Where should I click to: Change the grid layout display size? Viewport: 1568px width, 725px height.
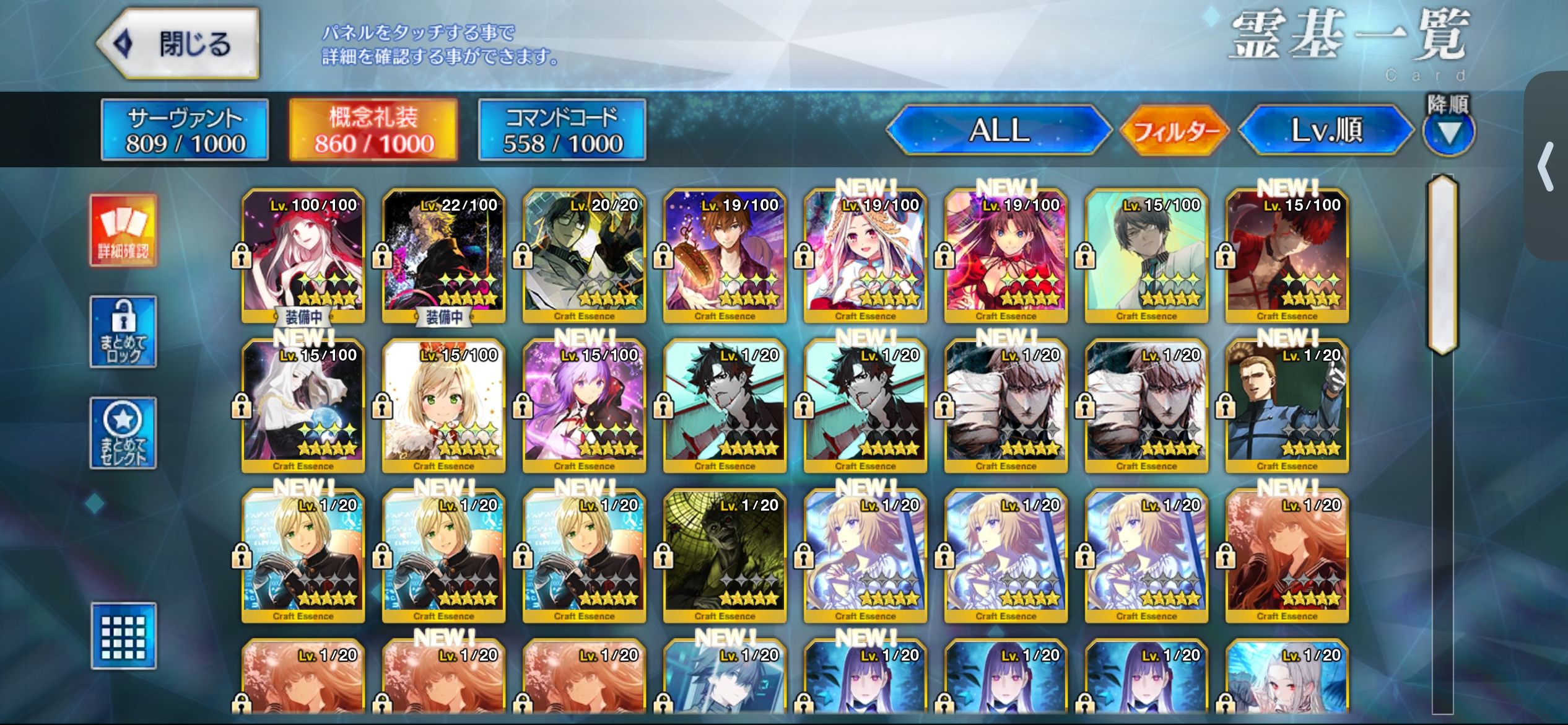pyautogui.click(x=123, y=636)
